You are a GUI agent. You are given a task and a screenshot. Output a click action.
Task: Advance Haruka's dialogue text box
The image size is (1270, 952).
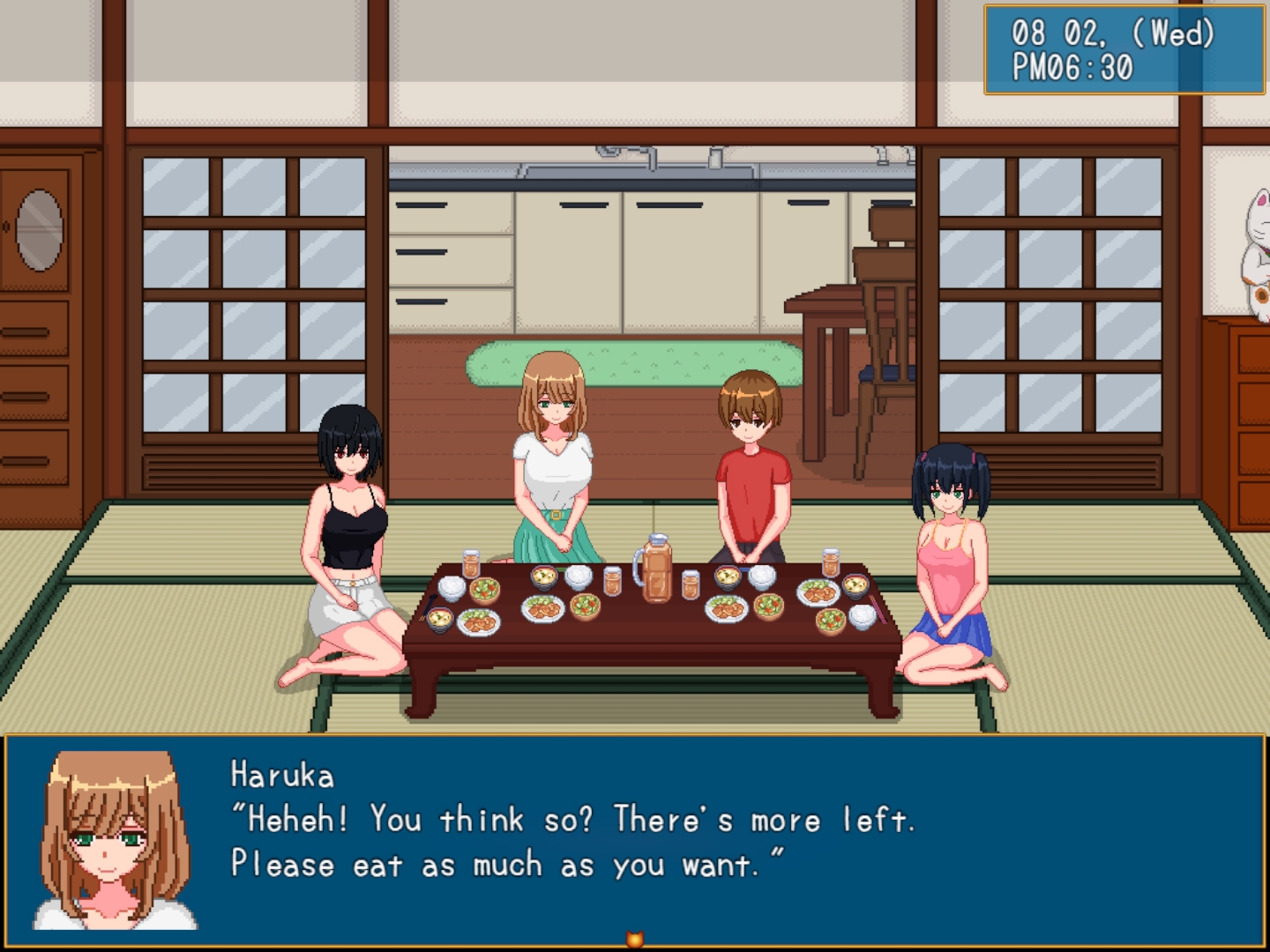[x=635, y=837]
